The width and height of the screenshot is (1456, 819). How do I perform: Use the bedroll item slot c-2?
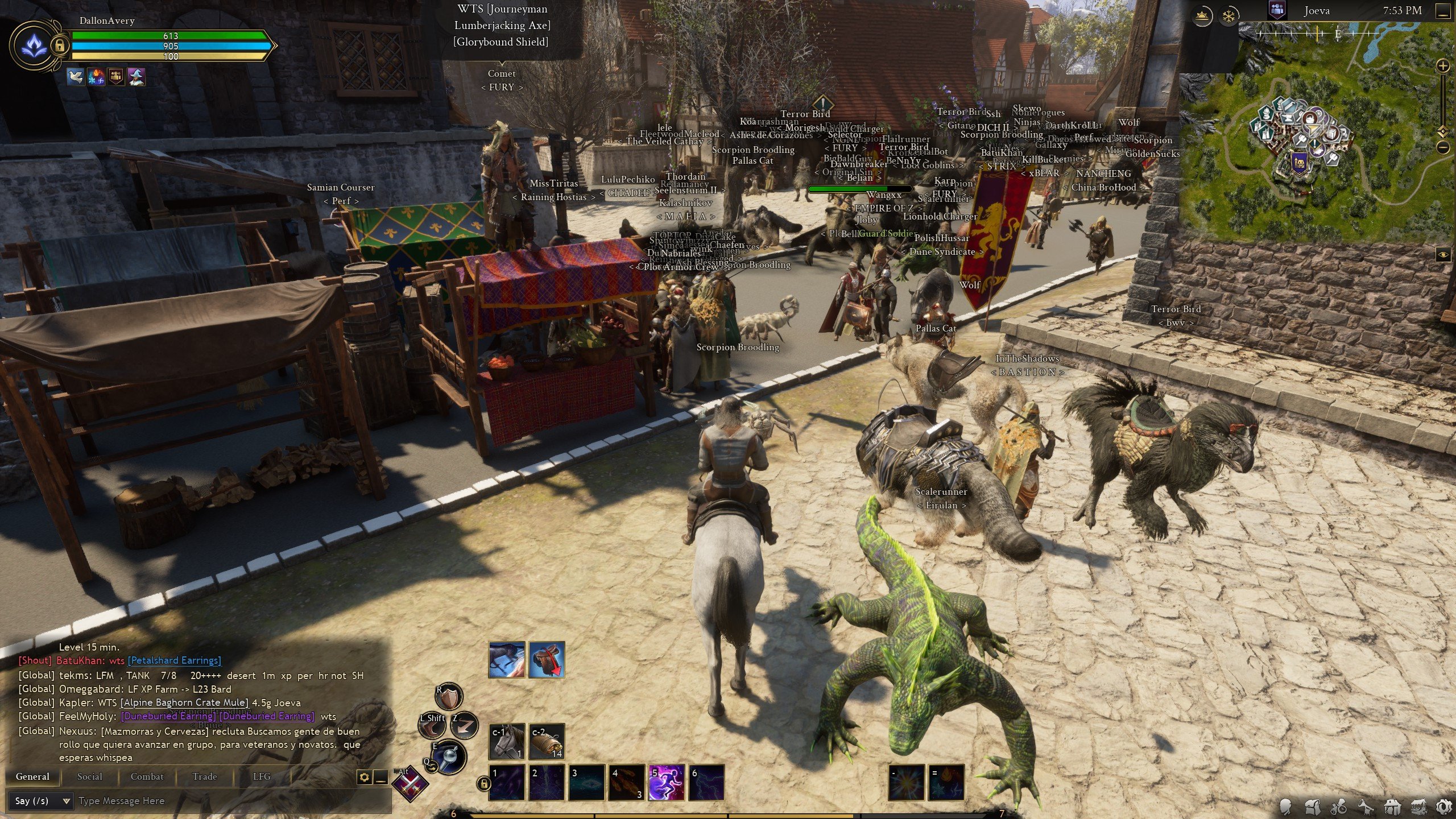pyautogui.click(x=547, y=741)
